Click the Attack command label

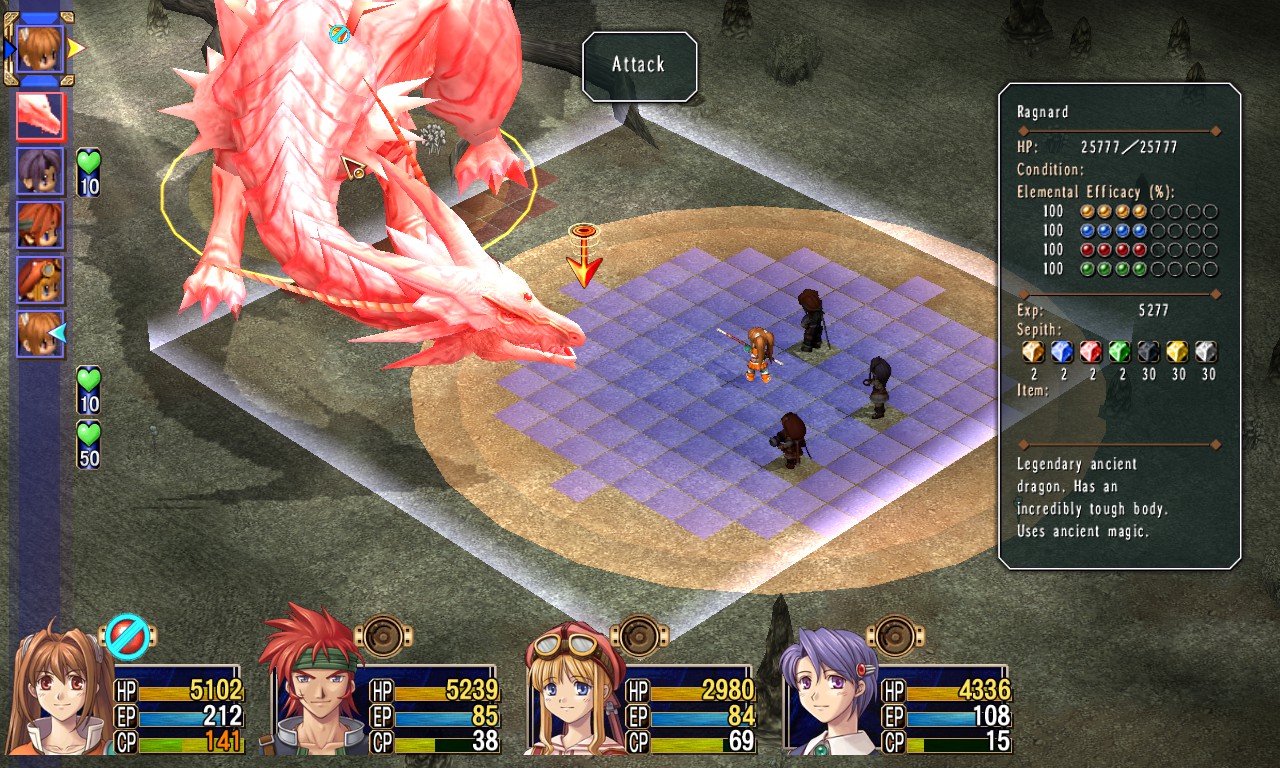[639, 66]
